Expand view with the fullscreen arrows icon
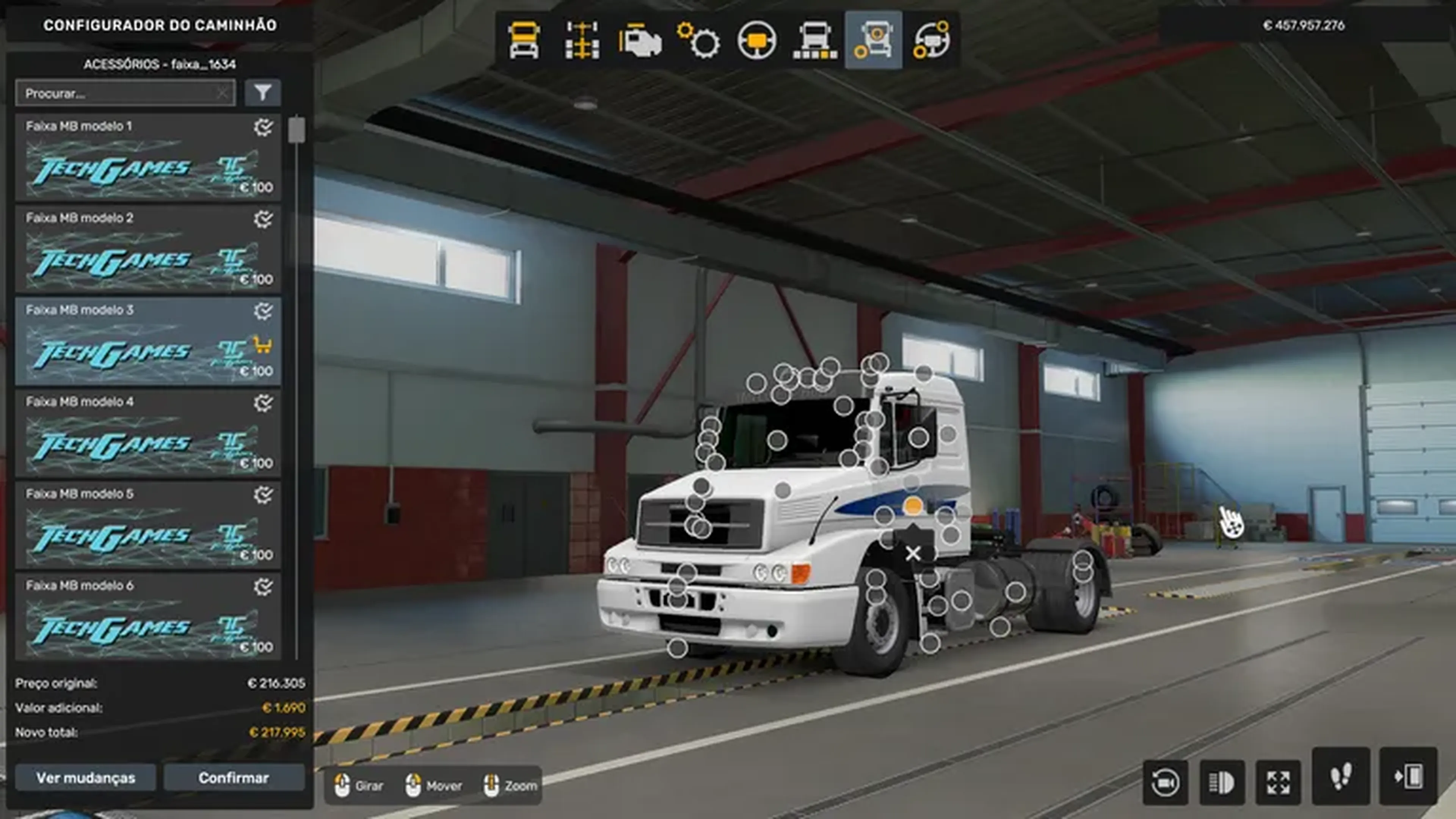This screenshot has width=1456, height=819. click(1279, 782)
